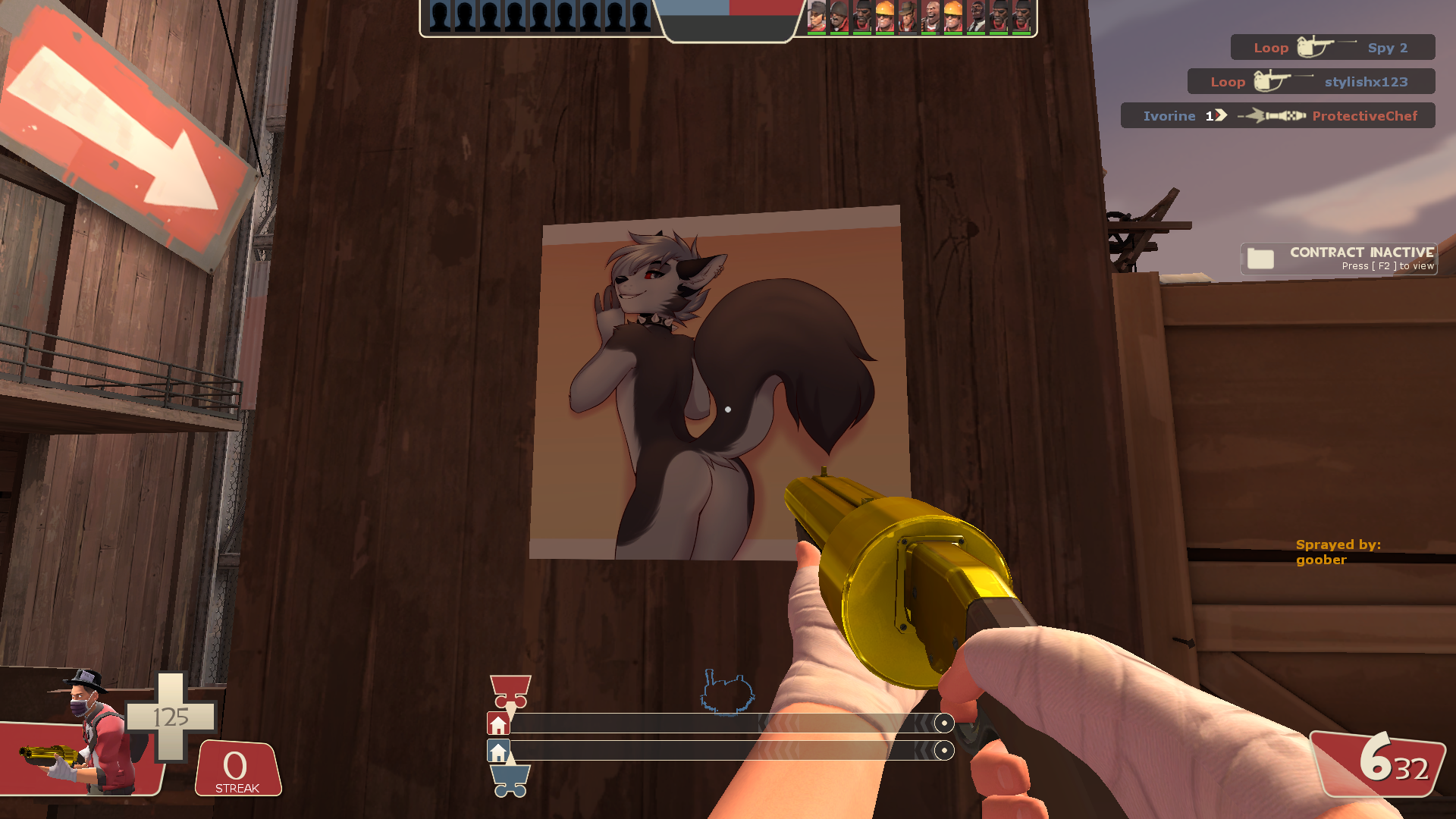Image resolution: width=1456 pixels, height=819 pixels.
Task: Click the BLU cart icon below the progress bar
Action: pyautogui.click(x=510, y=780)
